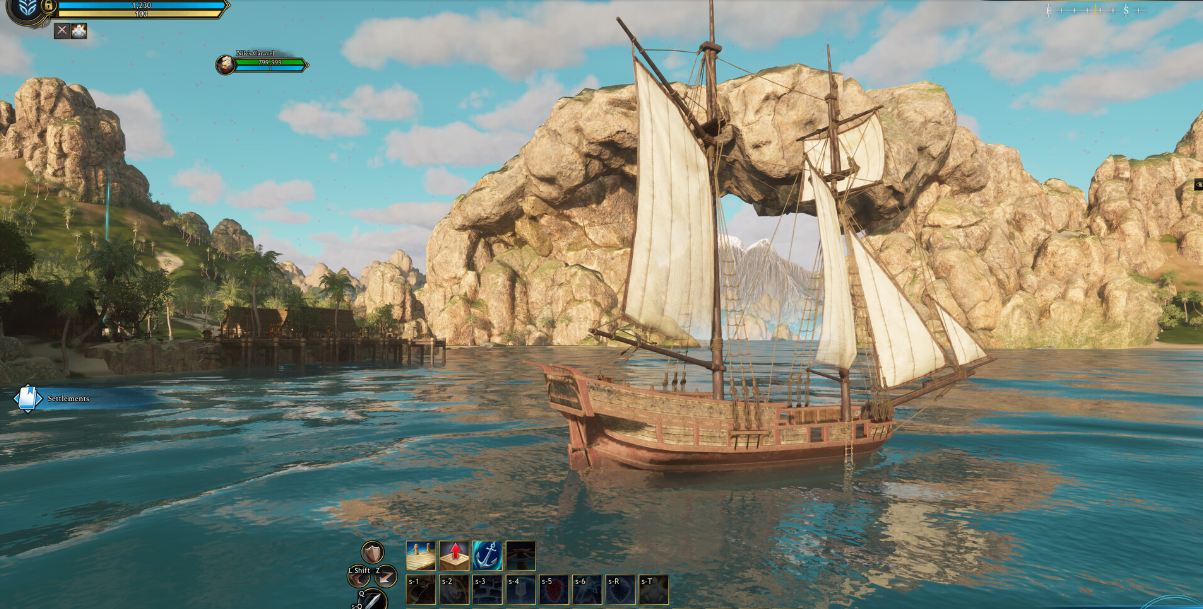
Task: Click the Caravel ship portrait frame
Action: (x=225, y=65)
